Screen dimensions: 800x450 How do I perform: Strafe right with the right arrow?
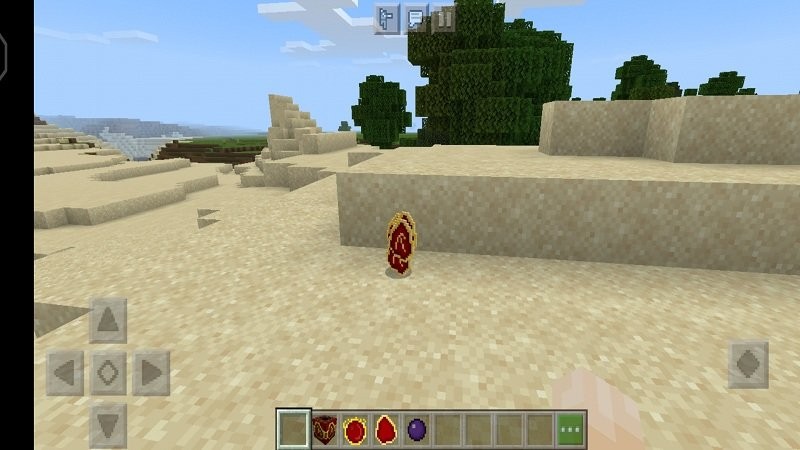pyautogui.click(x=151, y=374)
